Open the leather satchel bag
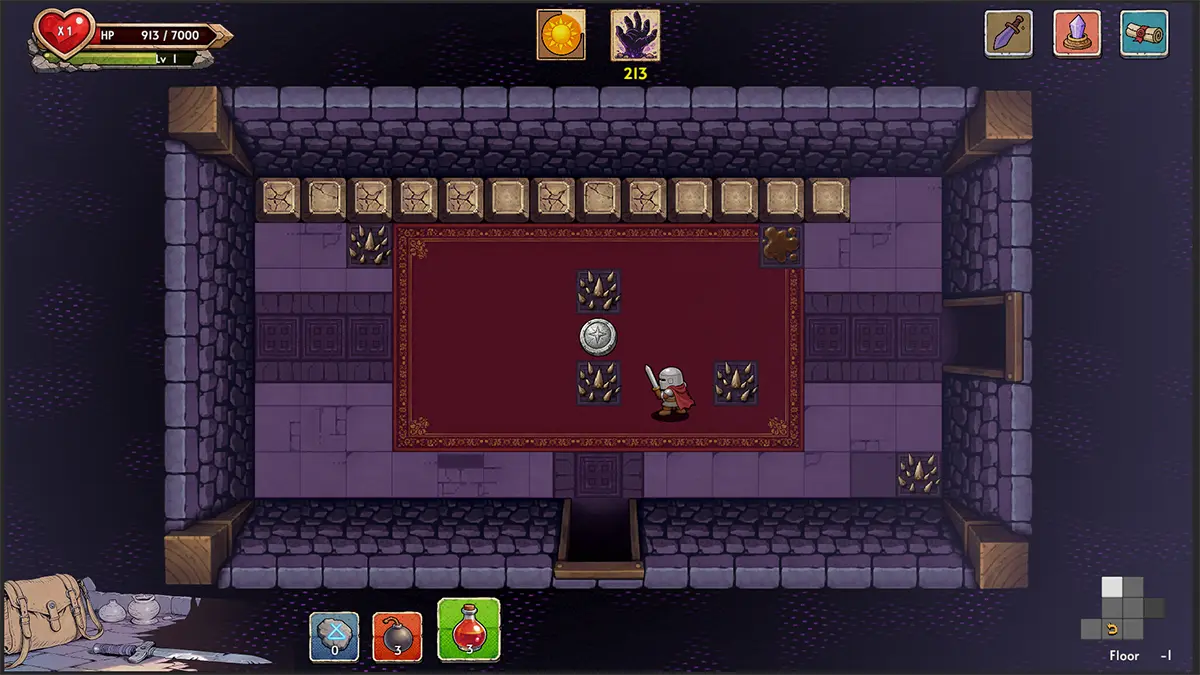Image resolution: width=1200 pixels, height=675 pixels. 42,610
